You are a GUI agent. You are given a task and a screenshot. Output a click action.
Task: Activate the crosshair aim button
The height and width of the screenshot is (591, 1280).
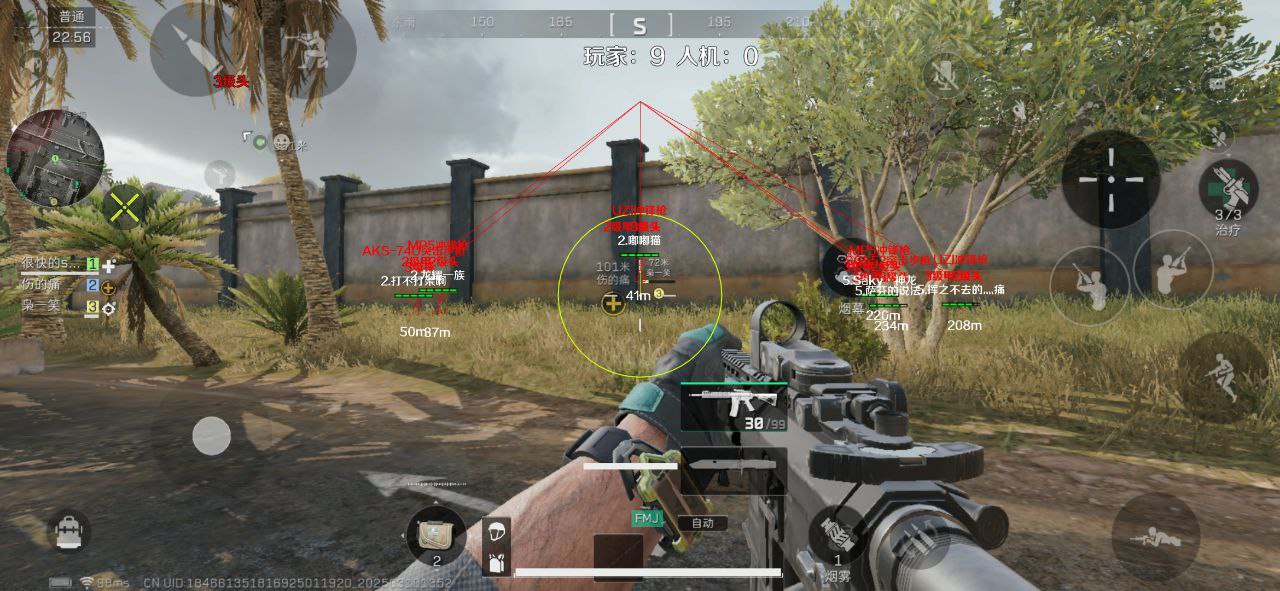point(1110,179)
